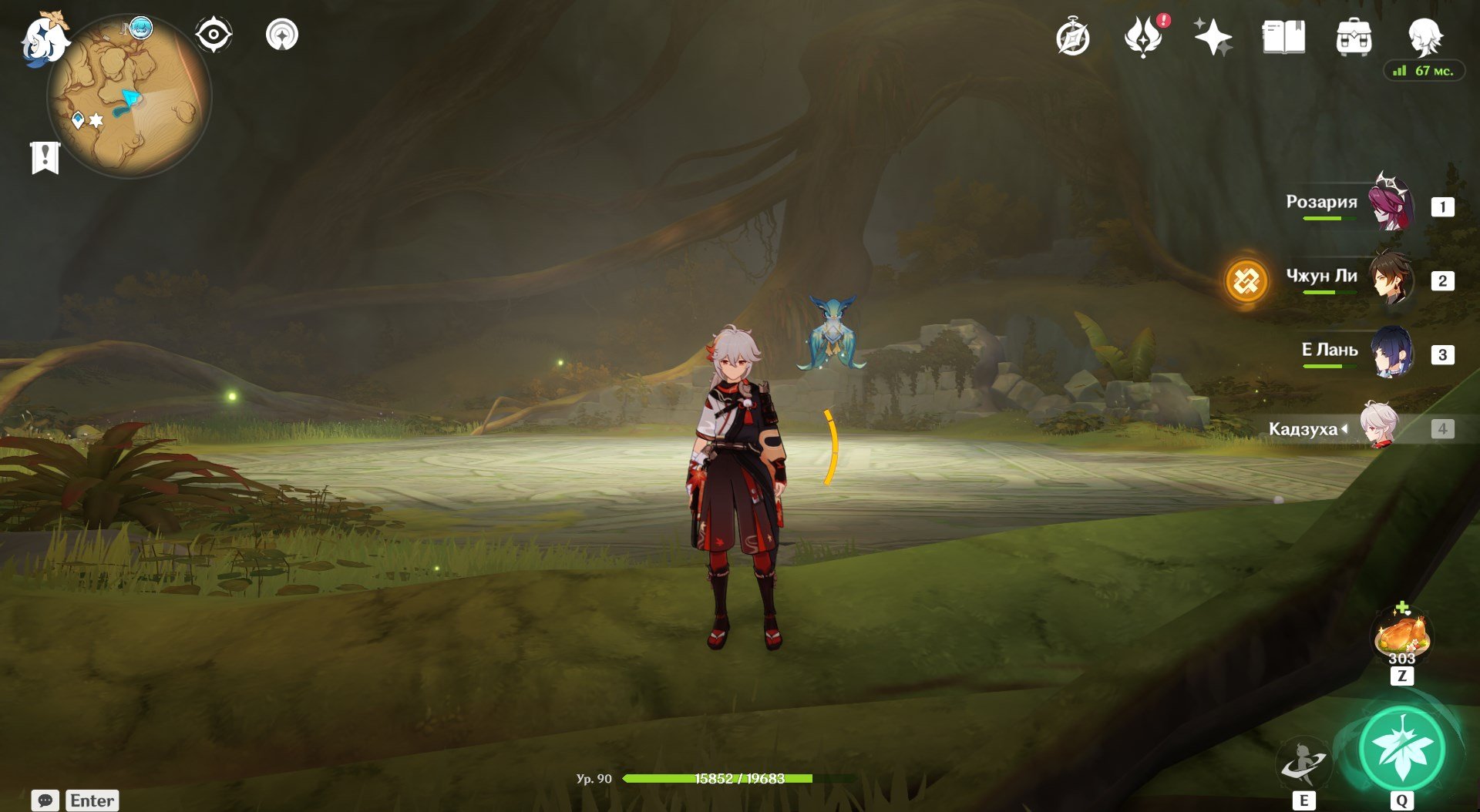
Task: Toggle the elemental sight eye icon
Action: (213, 35)
